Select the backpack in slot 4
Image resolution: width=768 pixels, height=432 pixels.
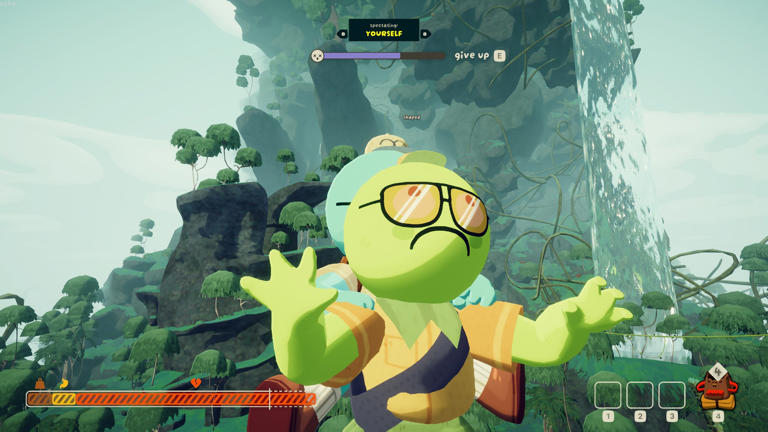[716, 390]
